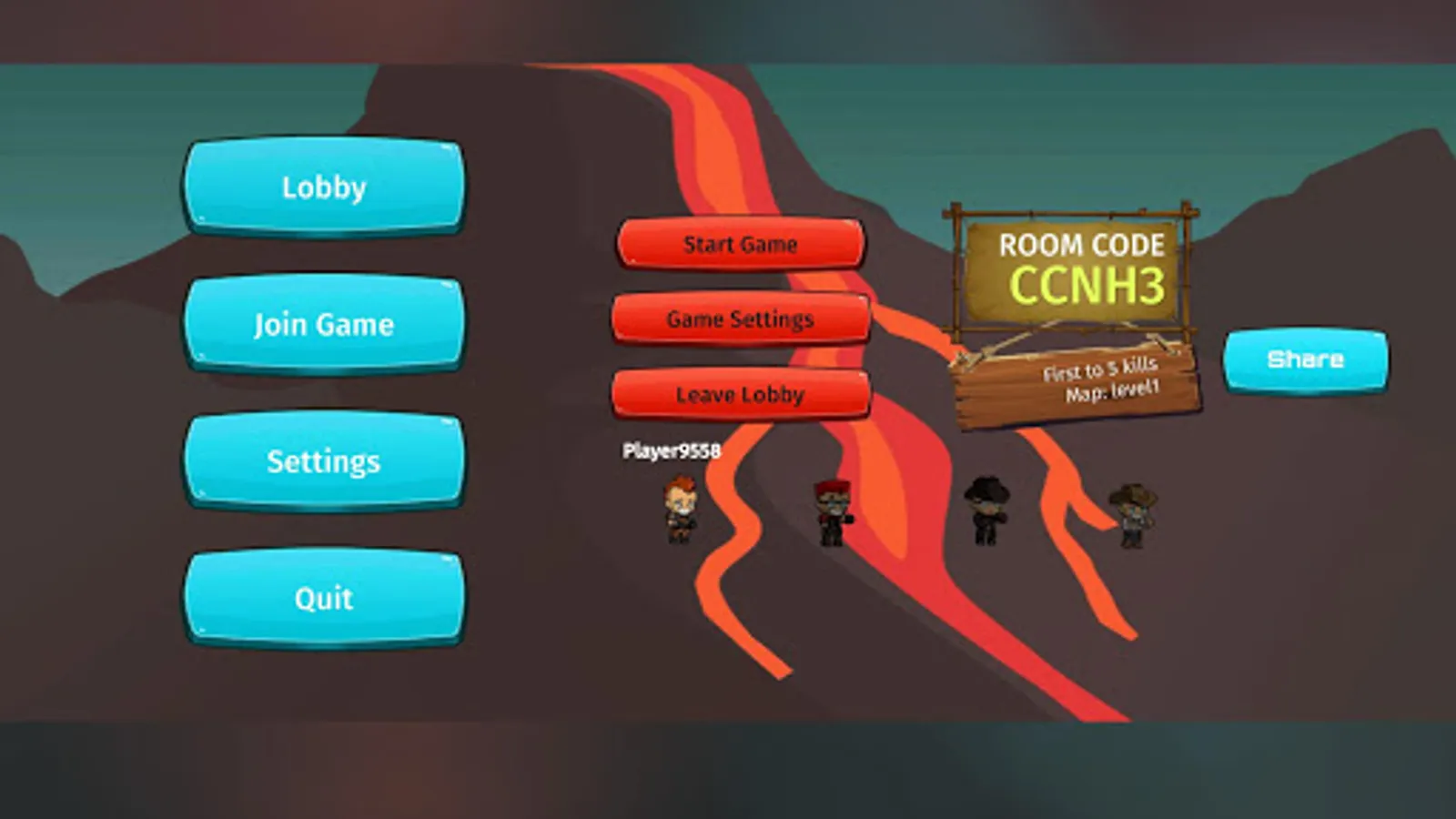Open Game Settings
This screenshot has width=1456, height=819.
[741, 318]
